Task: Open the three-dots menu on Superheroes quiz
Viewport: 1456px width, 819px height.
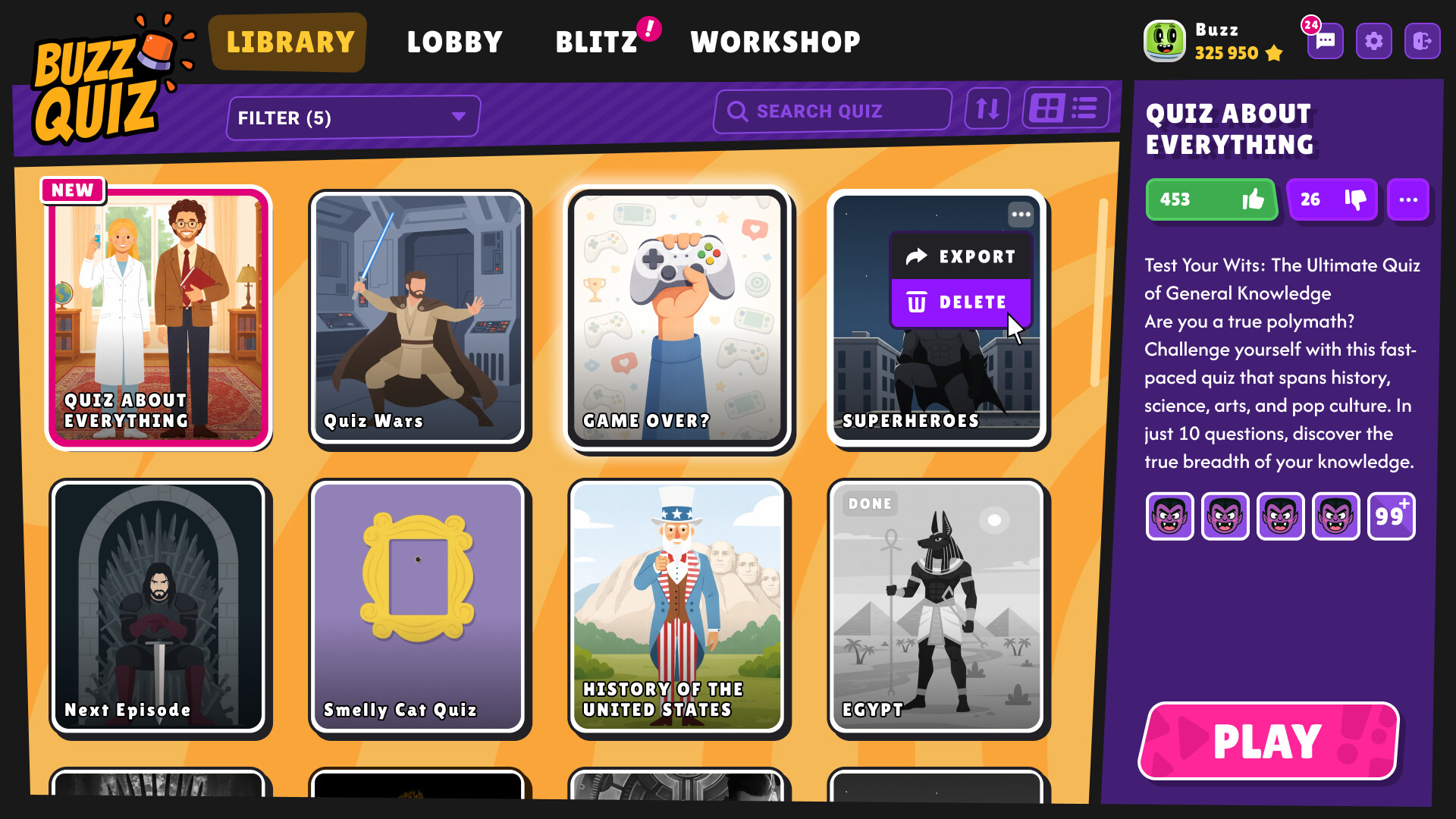Action: (x=1021, y=215)
